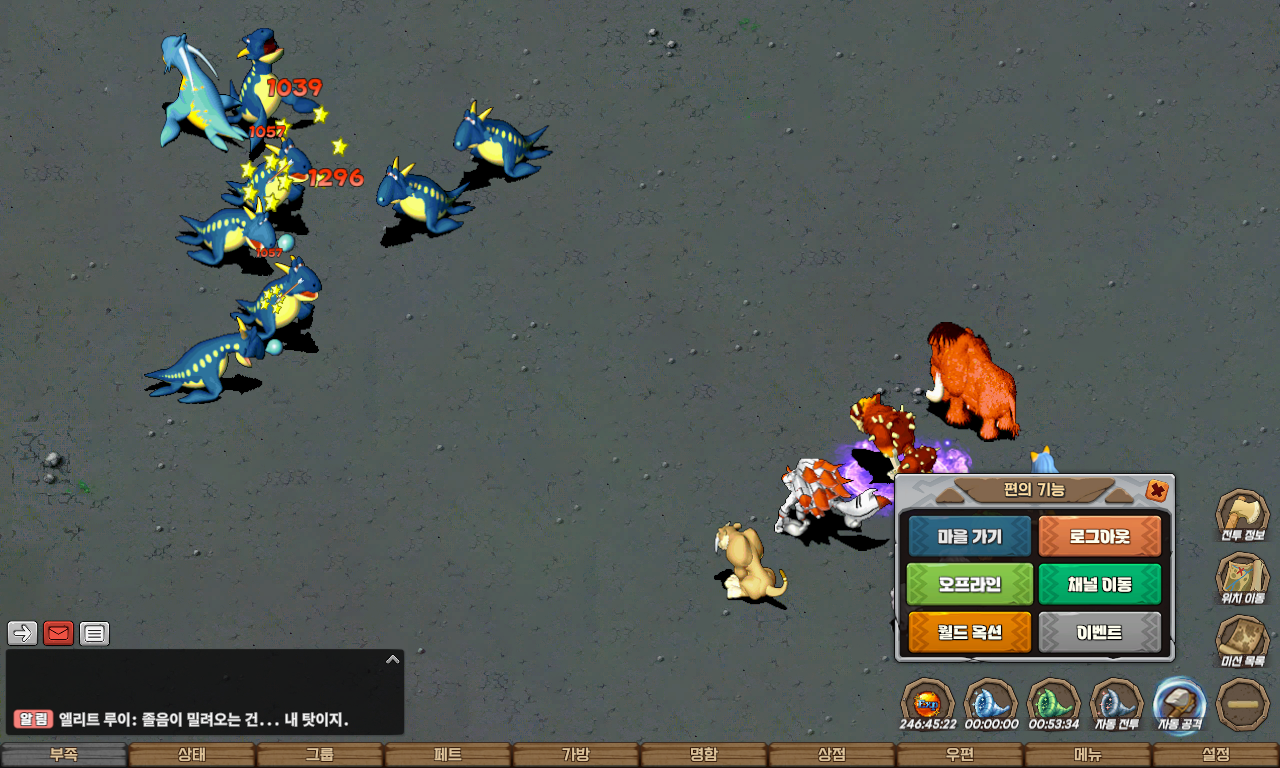Switch to the 상태 status tab

(191, 755)
